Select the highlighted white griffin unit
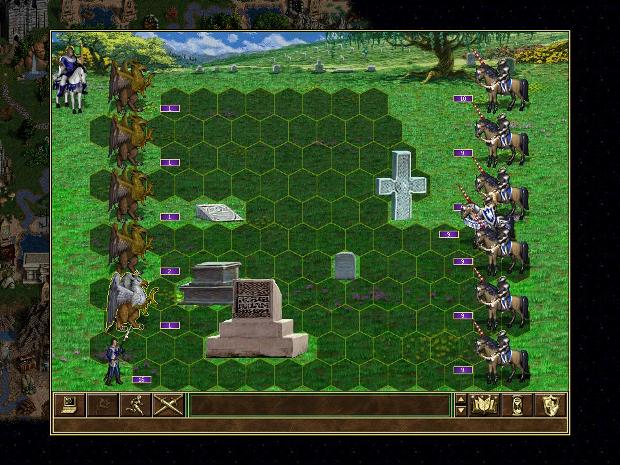Viewport: 620px width, 465px height. pyautogui.click(x=128, y=300)
